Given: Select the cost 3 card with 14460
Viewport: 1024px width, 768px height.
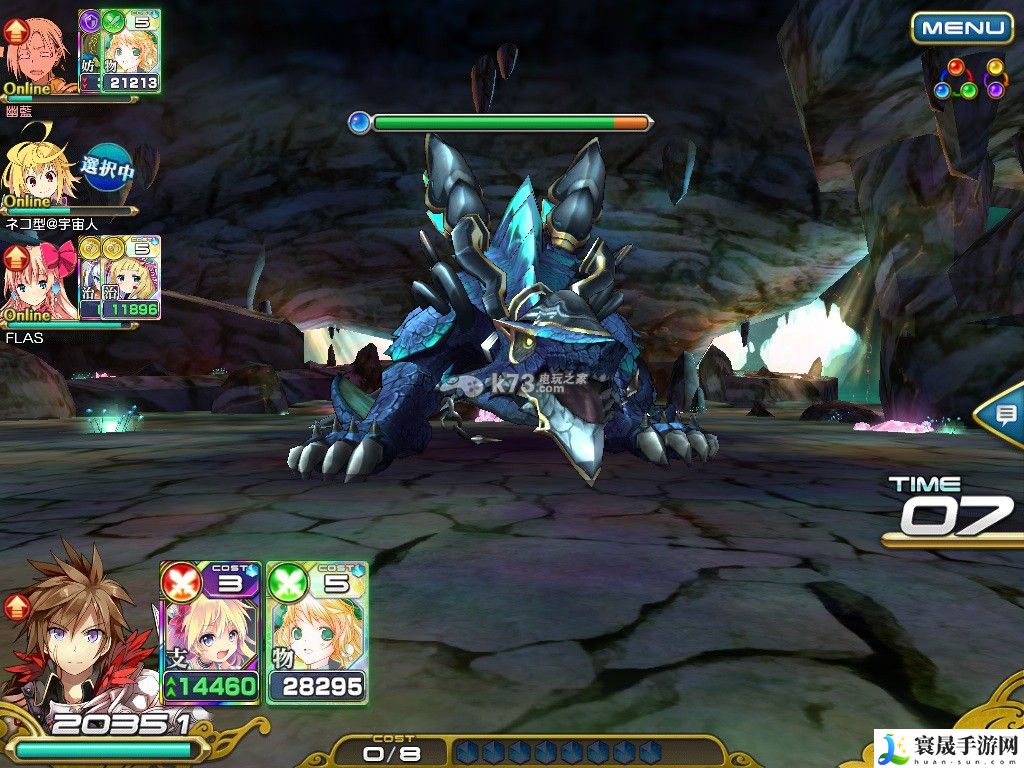Looking at the screenshot, I should point(211,632).
